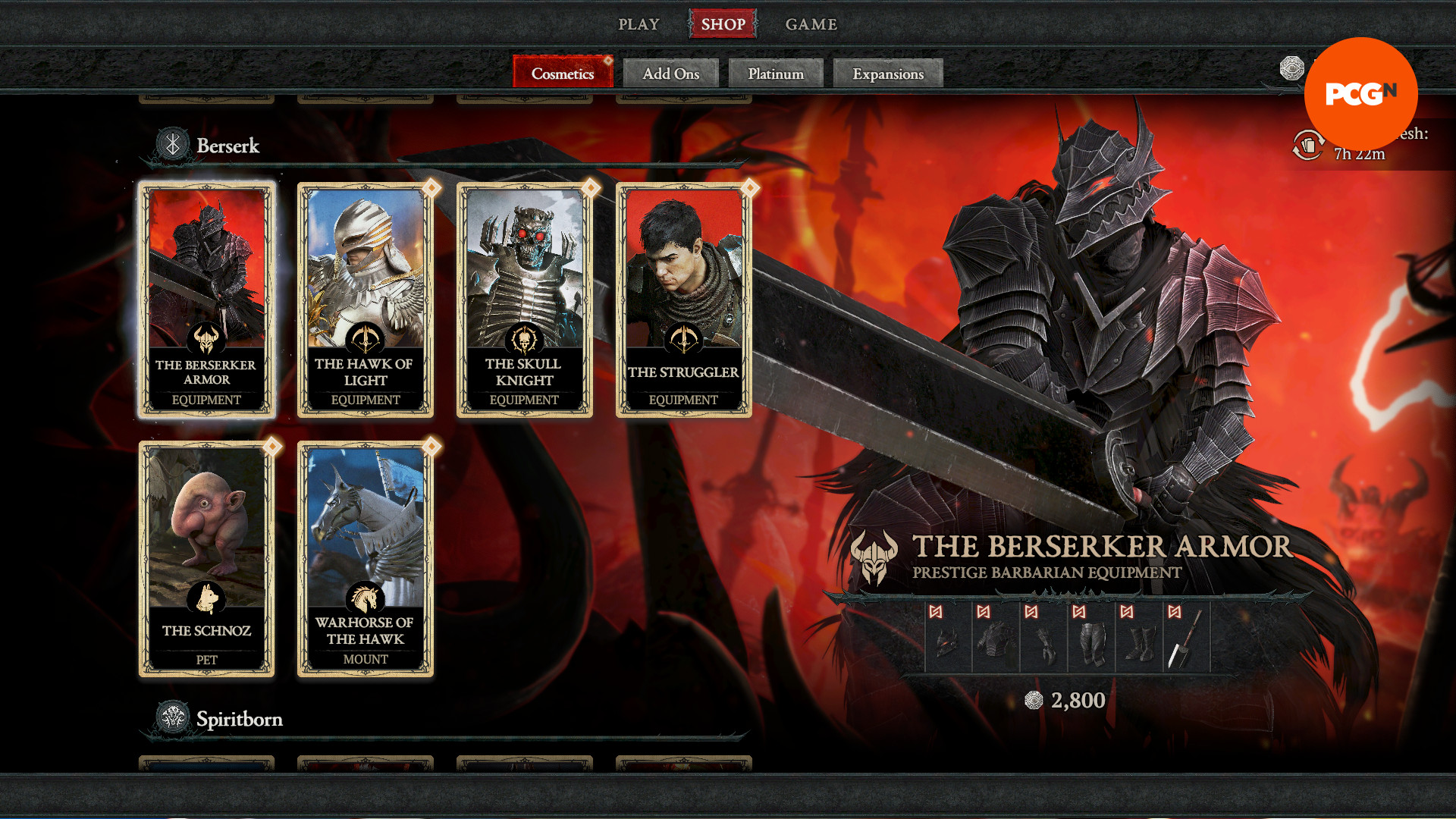
Task: Switch to the Game tab
Action: click(x=811, y=24)
